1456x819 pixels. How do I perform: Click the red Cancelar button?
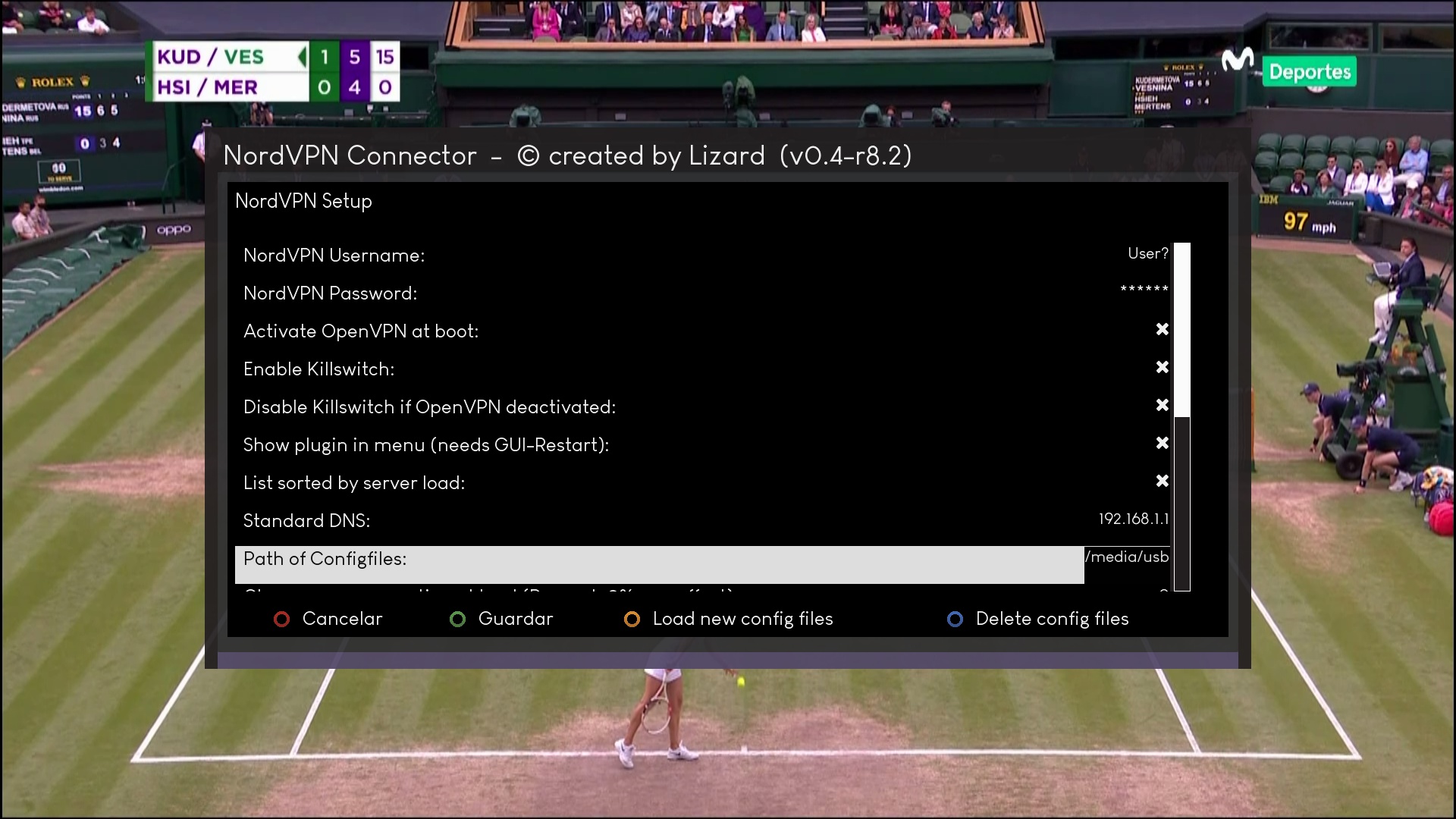point(328,619)
